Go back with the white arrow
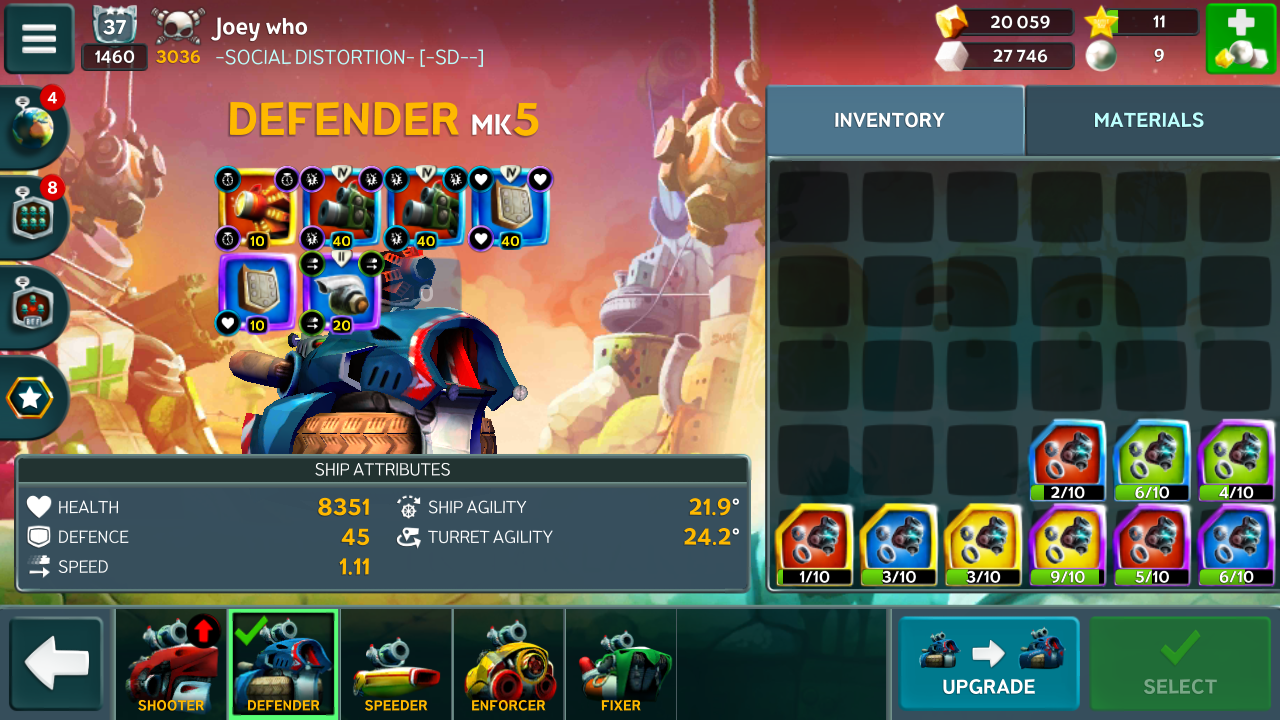This screenshot has height=720, width=1280. tap(56, 663)
